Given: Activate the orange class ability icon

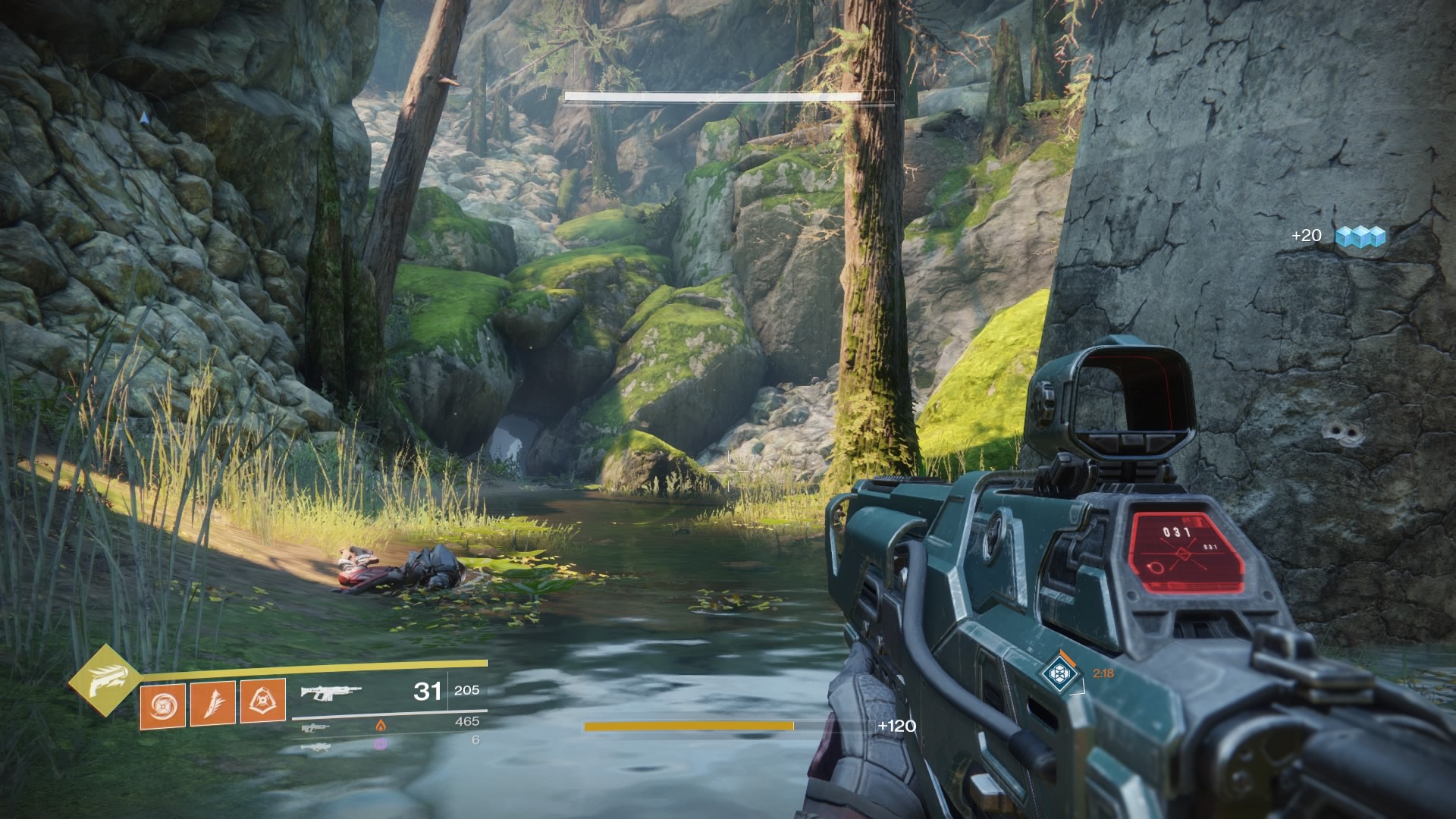Looking at the screenshot, I should click(262, 701).
